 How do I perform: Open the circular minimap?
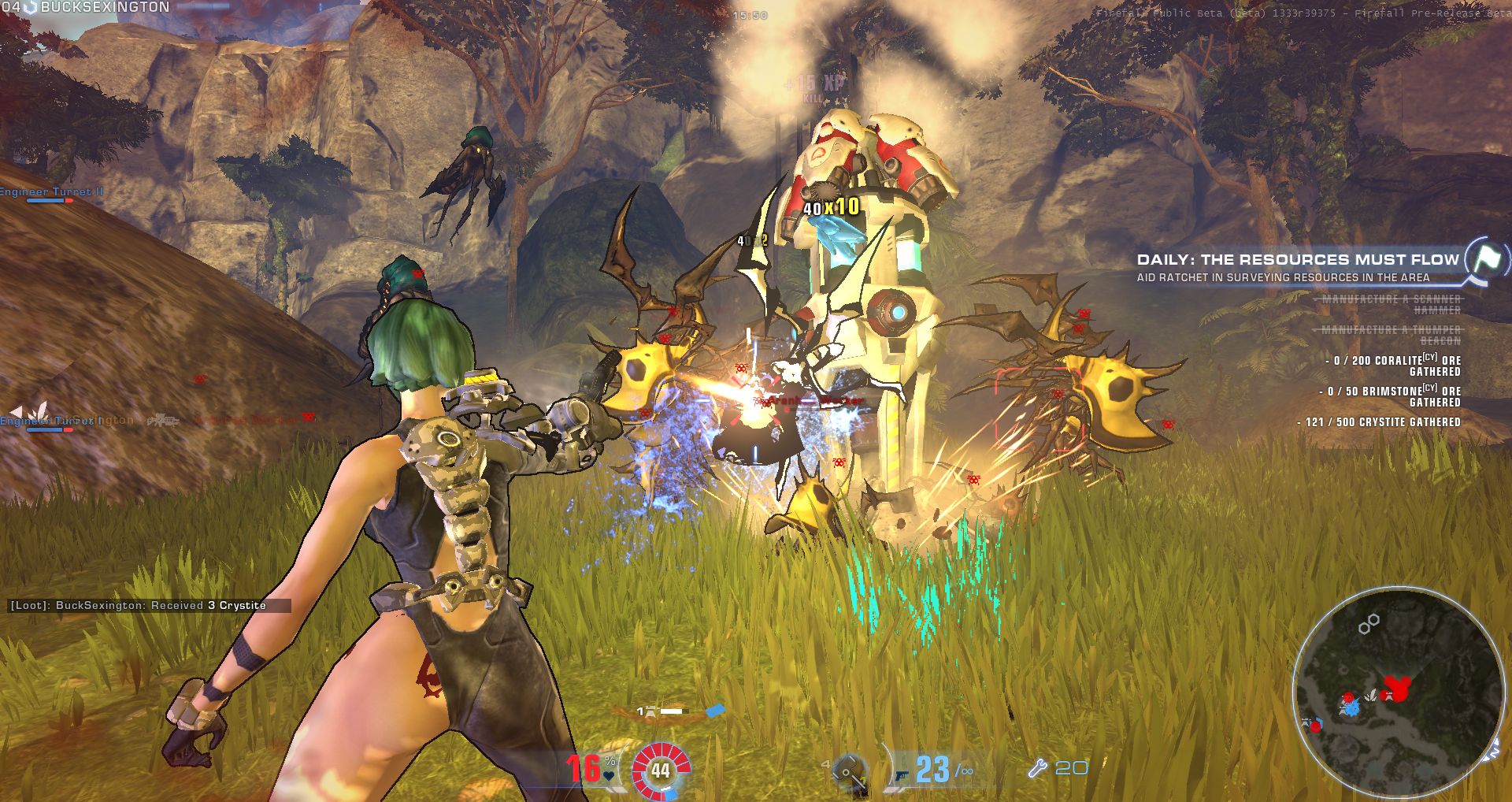tap(1396, 691)
